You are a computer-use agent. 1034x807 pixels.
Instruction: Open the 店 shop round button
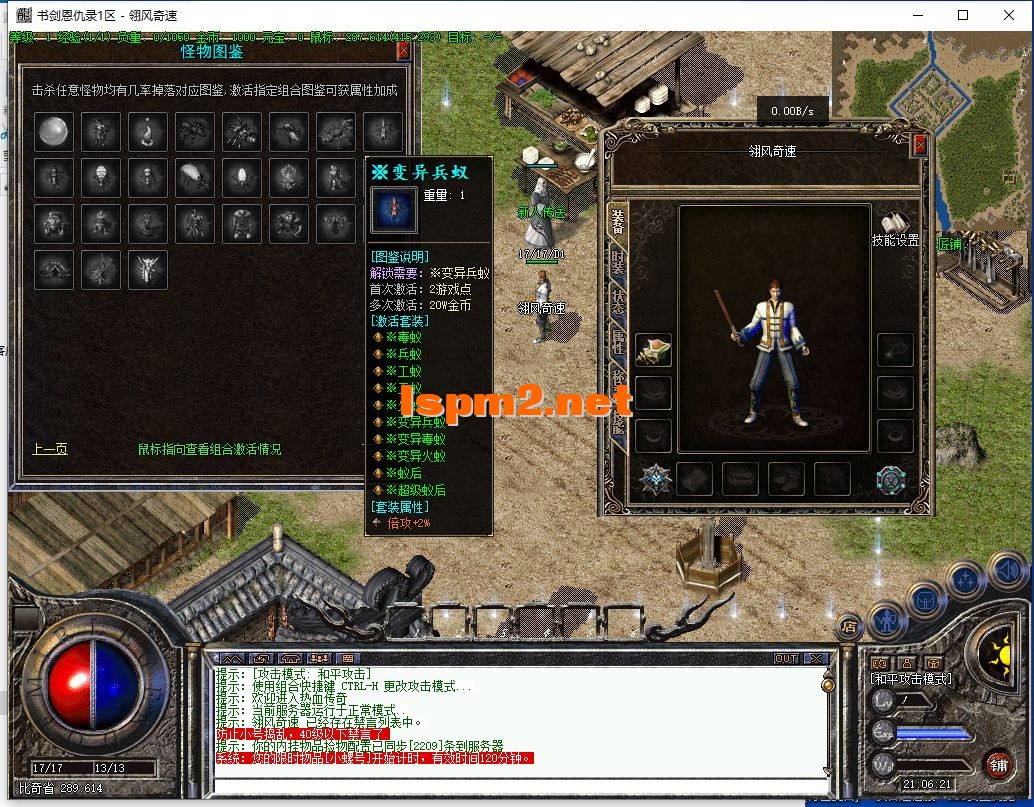coord(849,627)
